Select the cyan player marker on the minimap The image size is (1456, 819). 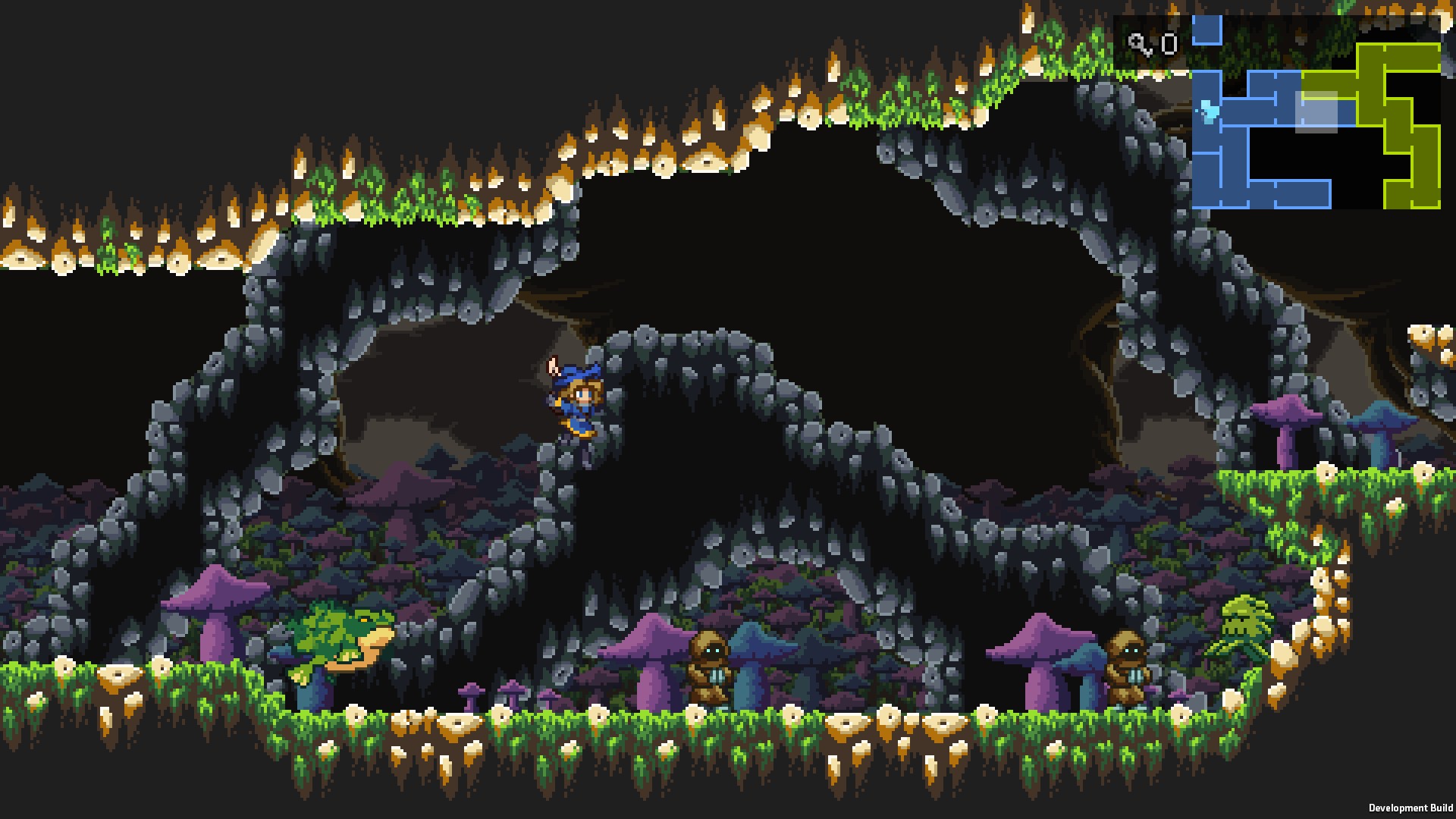(x=1207, y=111)
